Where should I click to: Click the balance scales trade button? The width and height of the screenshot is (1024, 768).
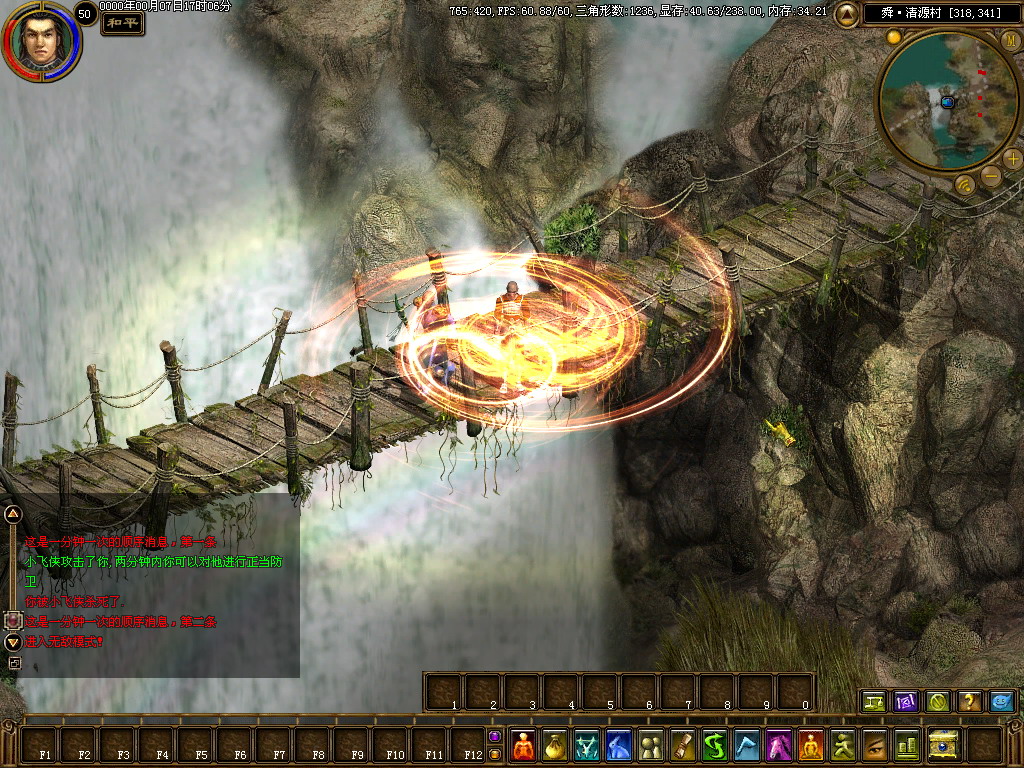coord(874,701)
